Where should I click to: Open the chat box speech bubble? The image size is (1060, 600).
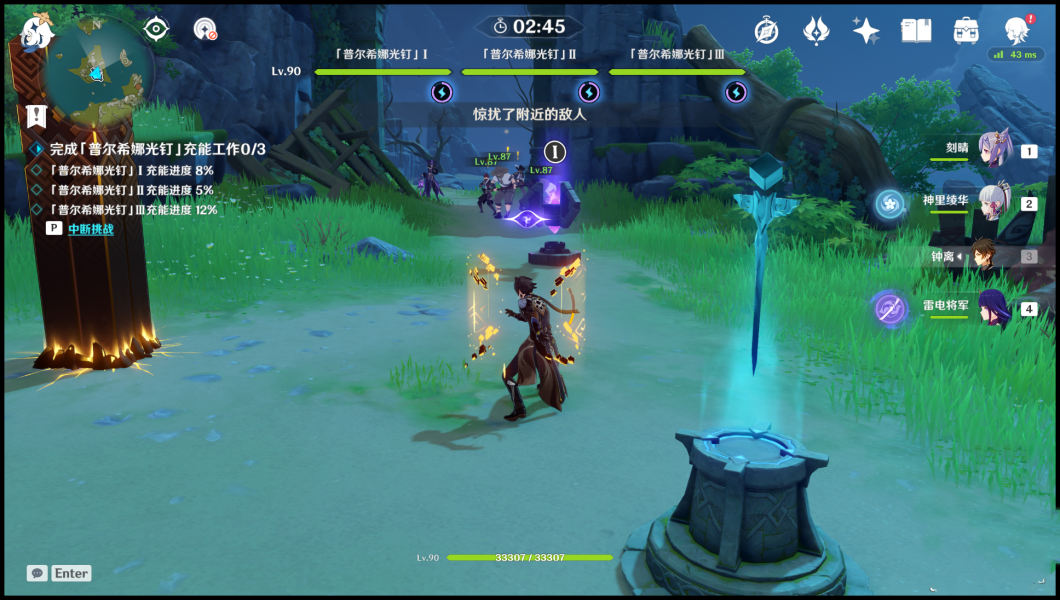pos(37,573)
